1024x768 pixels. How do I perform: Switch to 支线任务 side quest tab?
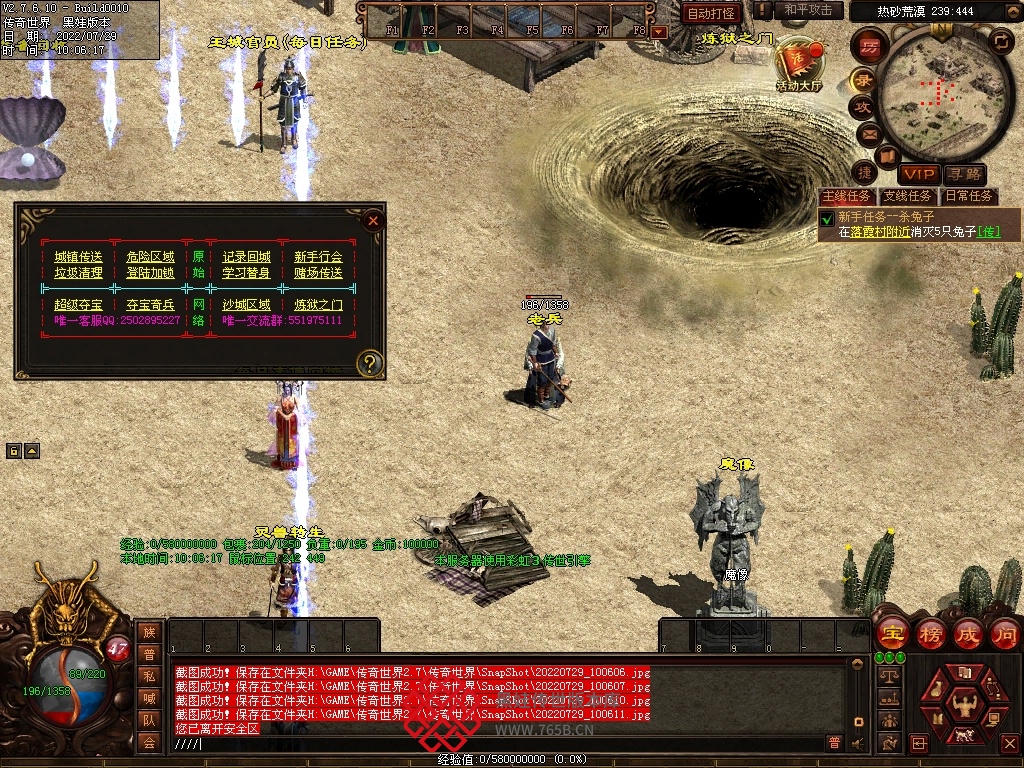tap(908, 196)
